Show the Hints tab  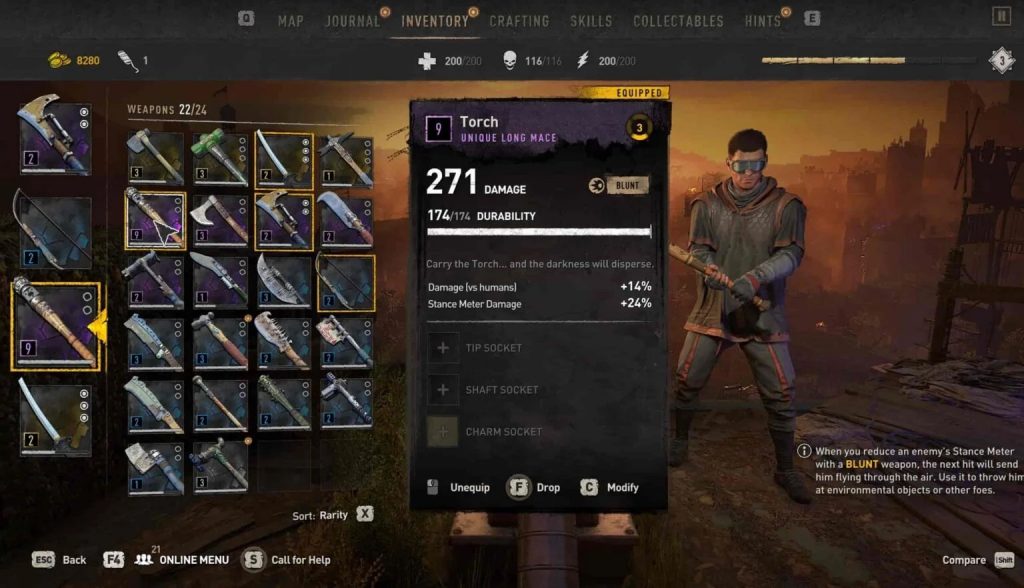click(763, 21)
